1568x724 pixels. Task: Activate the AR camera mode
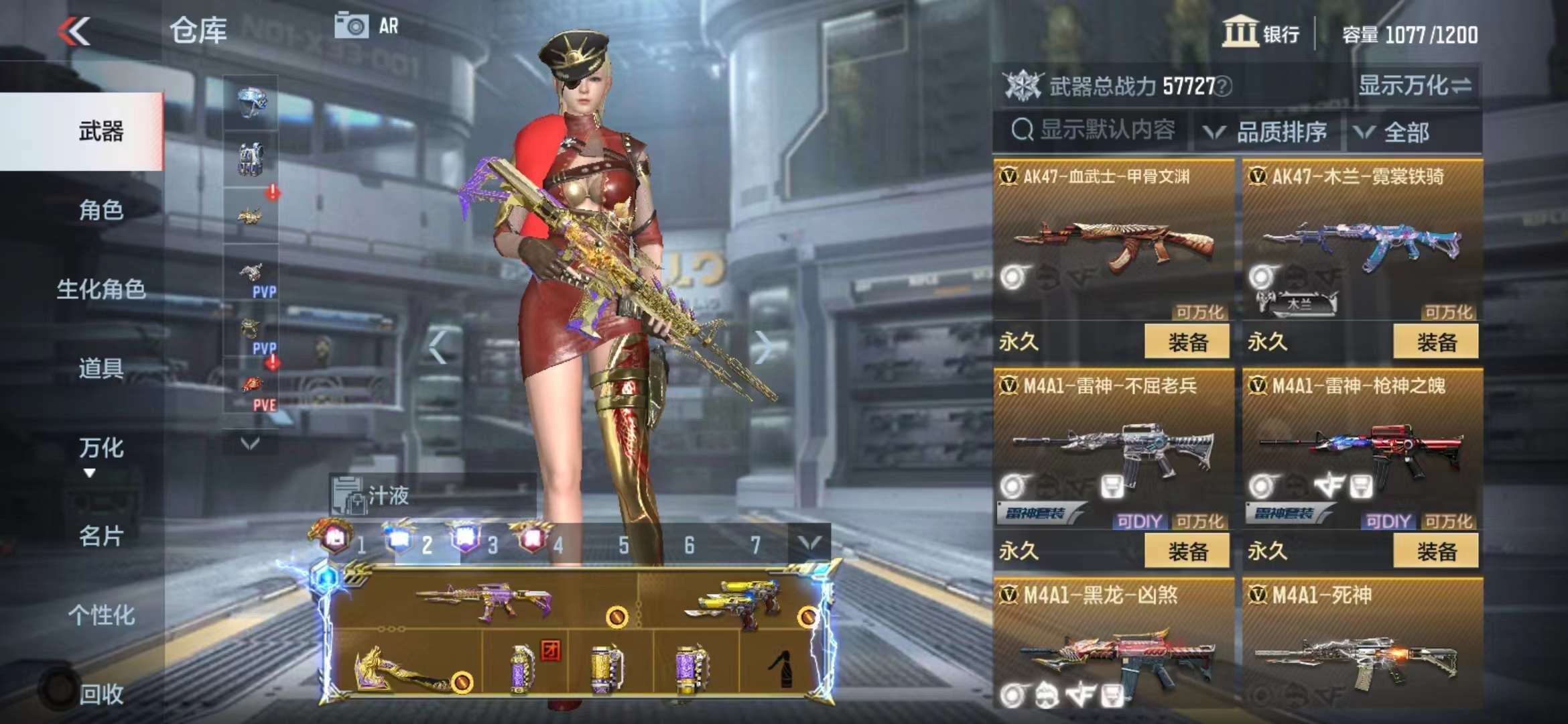click(367, 27)
